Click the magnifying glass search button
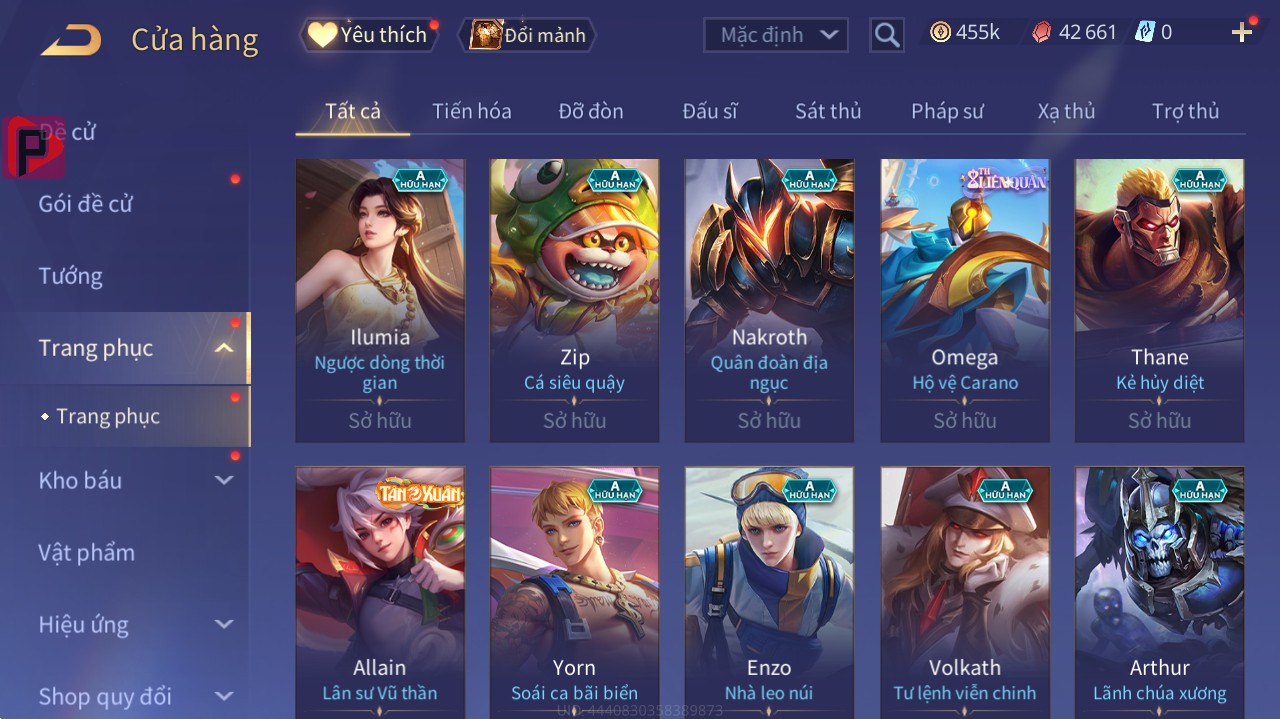The height and width of the screenshot is (719, 1280). point(886,35)
